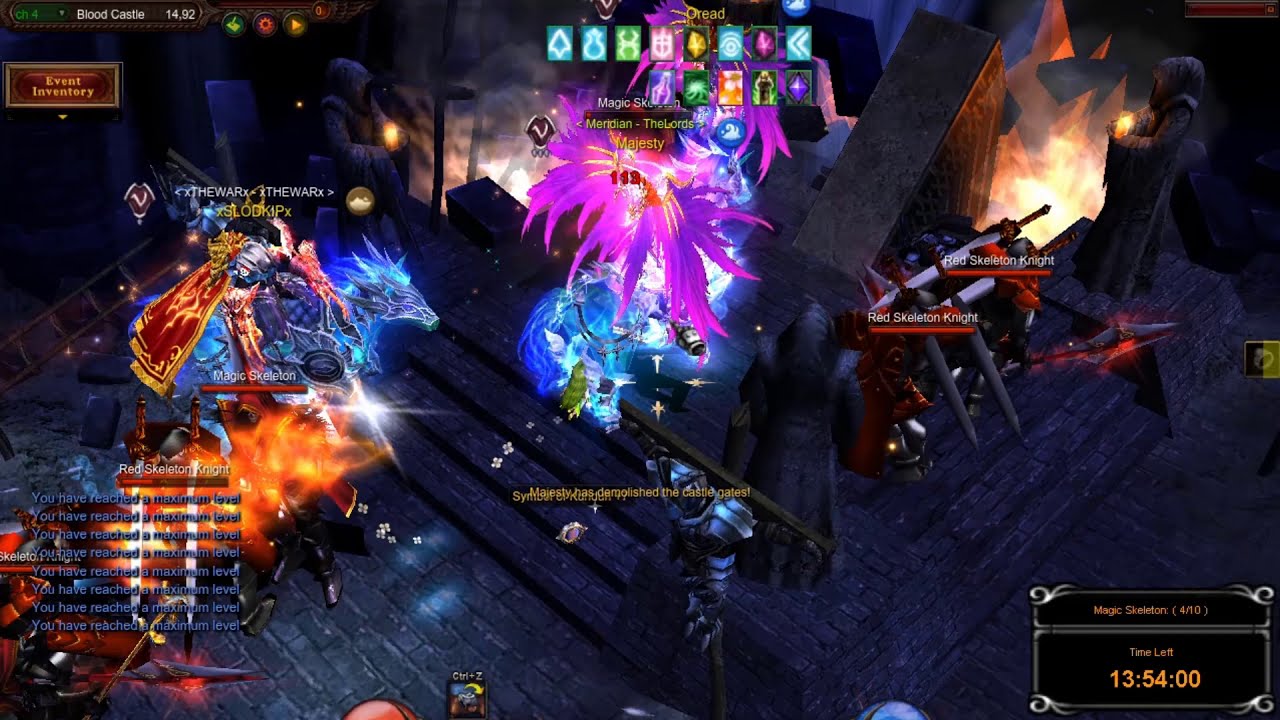This screenshot has height=720, width=1280.
Task: Select the yellow gem buff icon
Action: click(x=696, y=43)
